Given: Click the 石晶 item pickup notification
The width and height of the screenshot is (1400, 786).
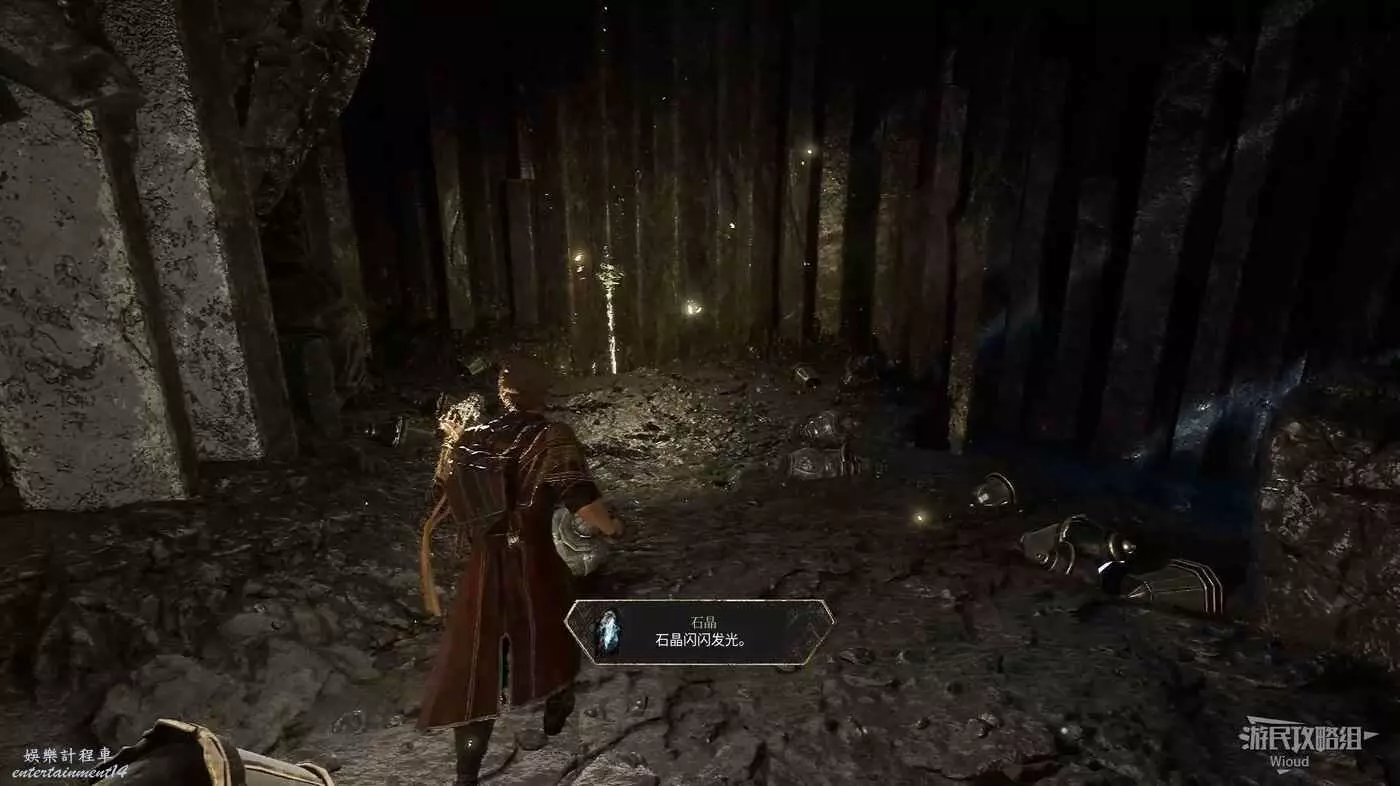Looking at the screenshot, I should [x=699, y=632].
